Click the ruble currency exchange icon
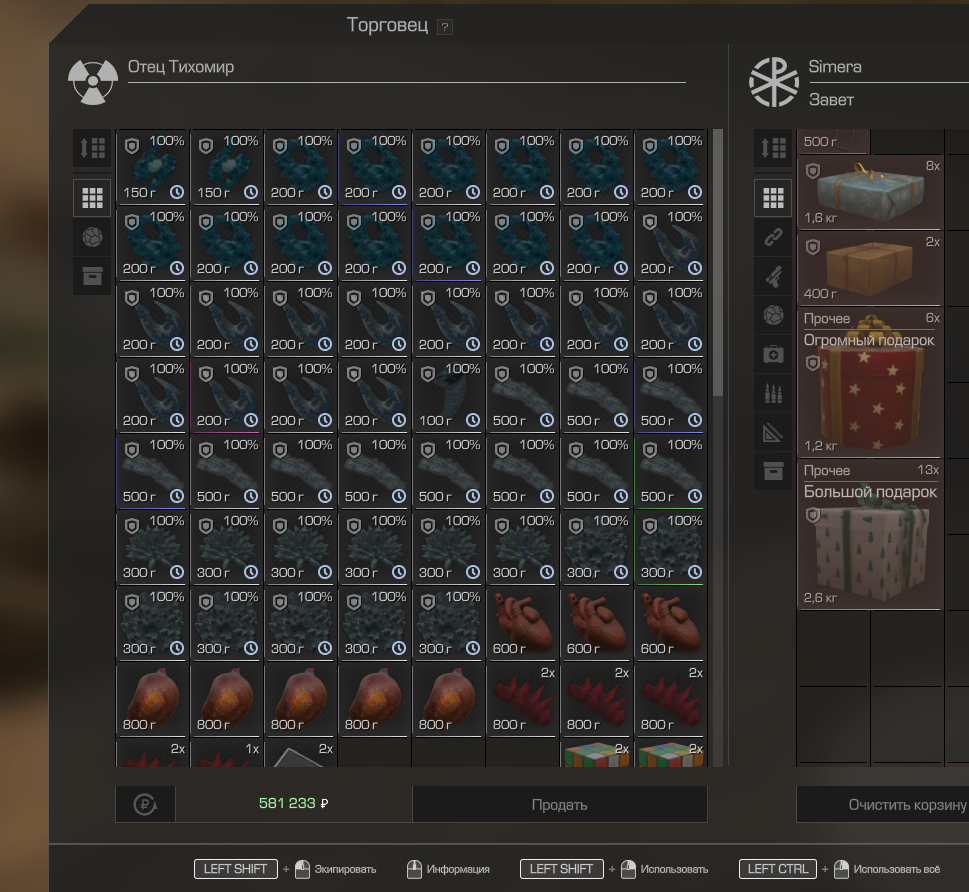 (x=145, y=804)
